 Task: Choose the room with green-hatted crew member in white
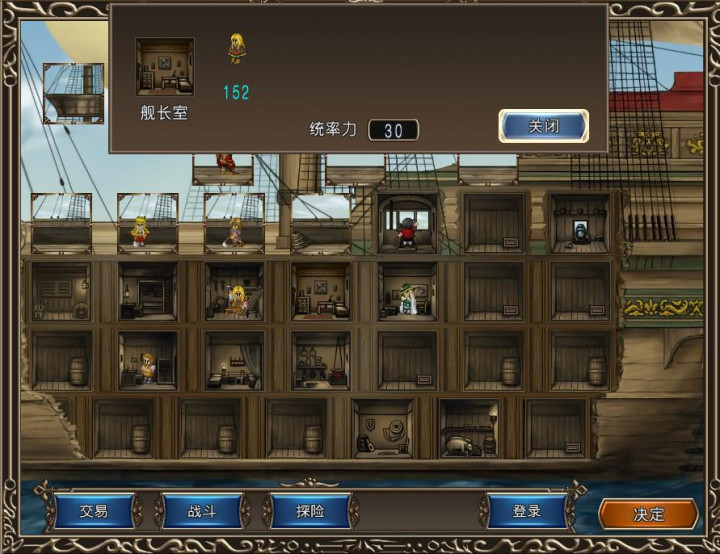(407, 292)
